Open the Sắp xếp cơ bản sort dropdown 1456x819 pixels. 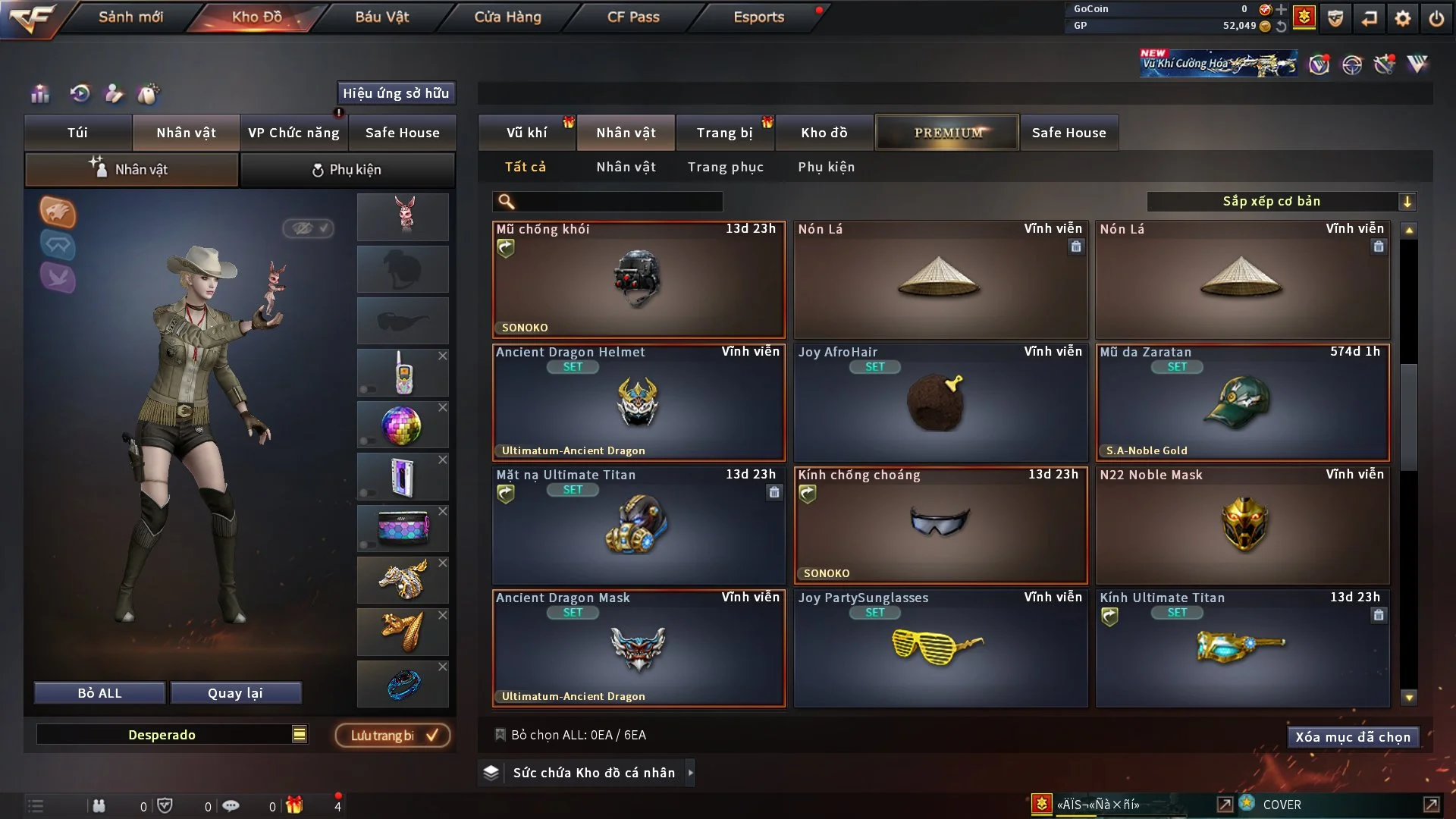1281,201
